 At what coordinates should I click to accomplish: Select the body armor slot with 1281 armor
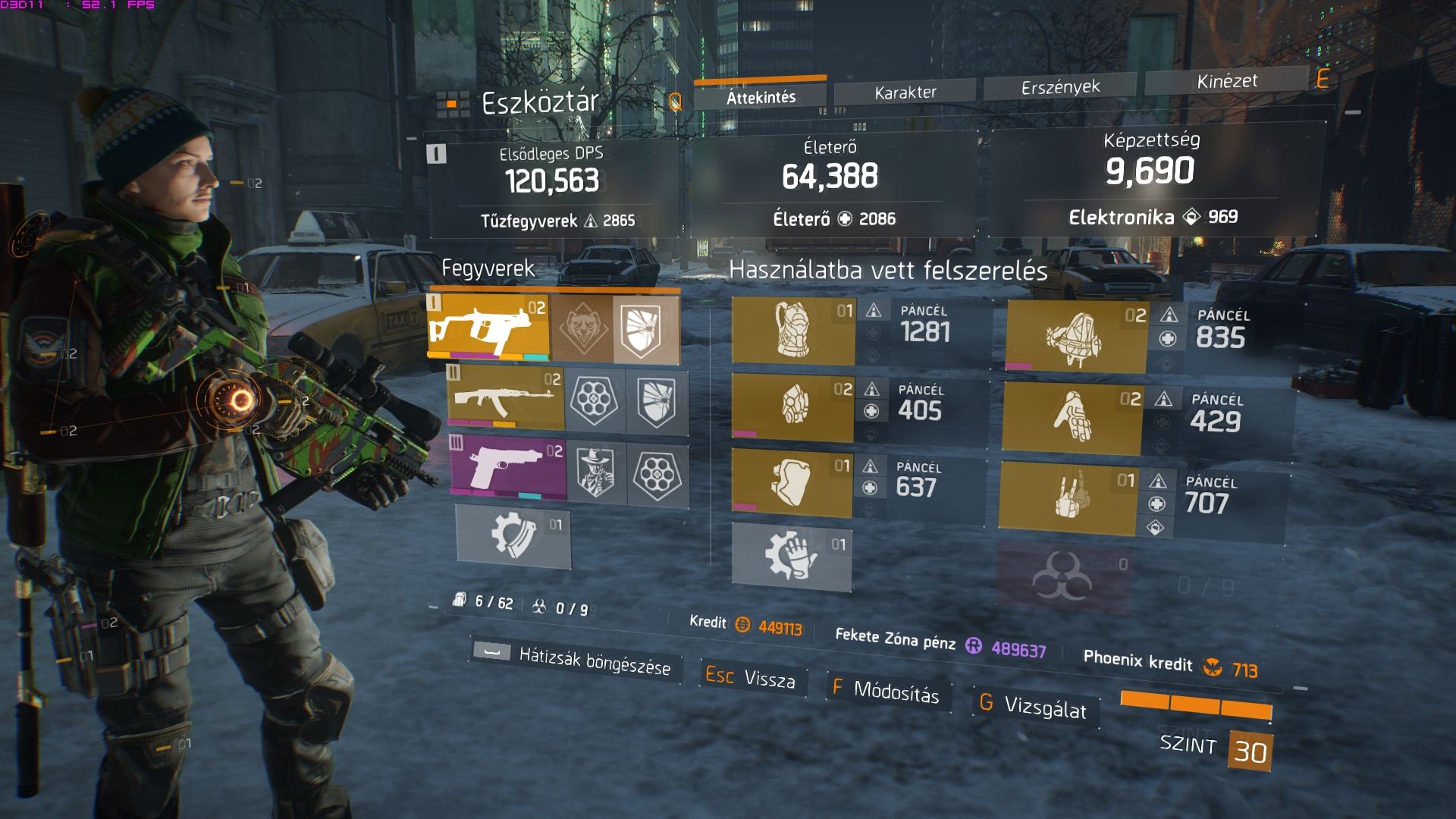pos(793,331)
